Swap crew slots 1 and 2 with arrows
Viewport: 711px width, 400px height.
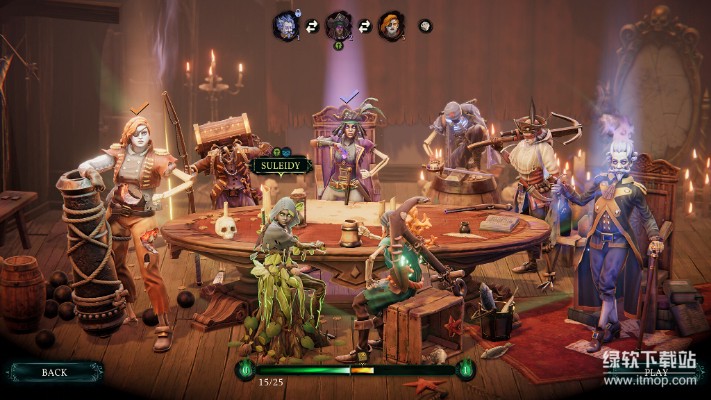(x=312, y=26)
